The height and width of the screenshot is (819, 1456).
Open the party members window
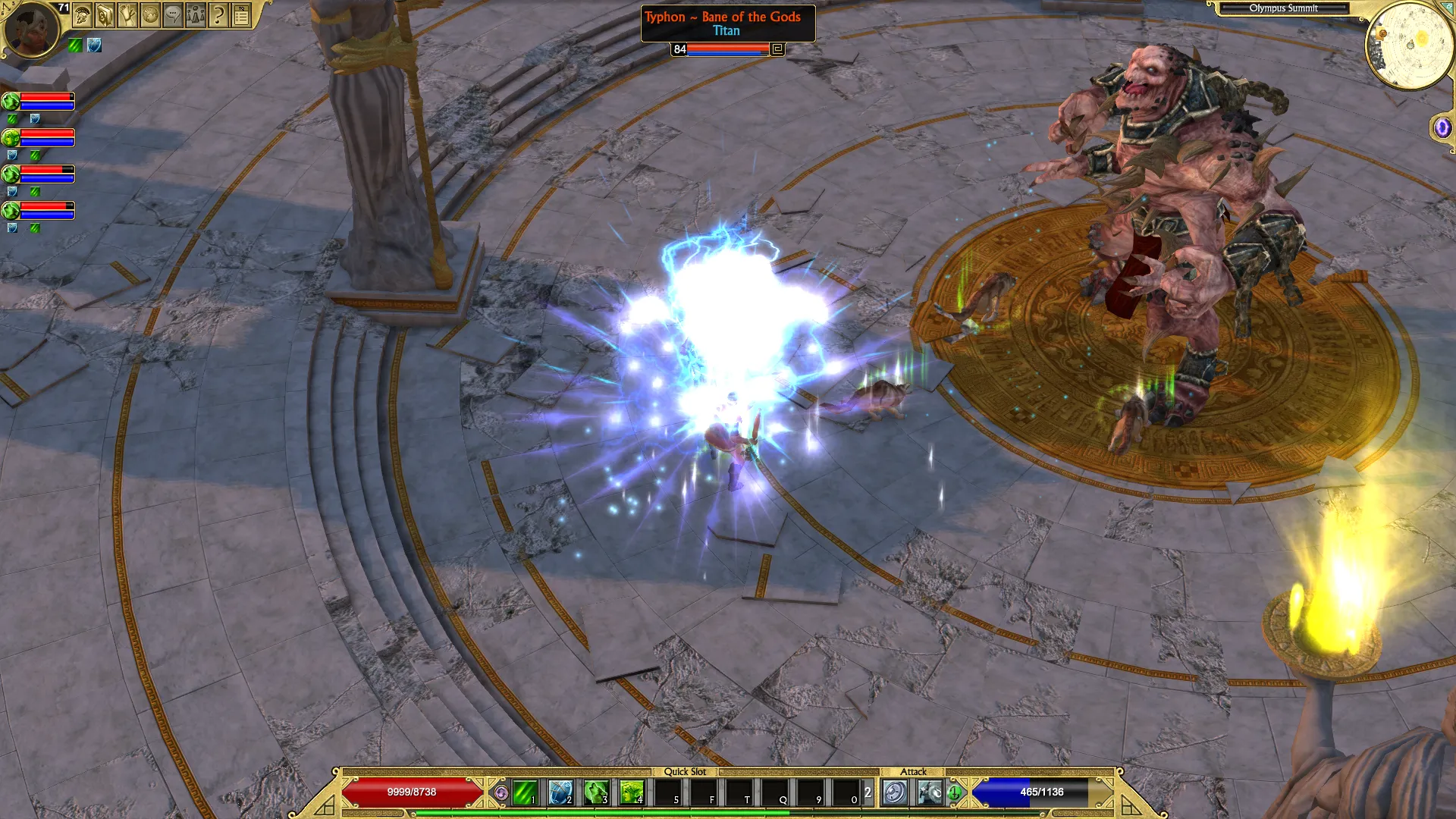click(196, 14)
